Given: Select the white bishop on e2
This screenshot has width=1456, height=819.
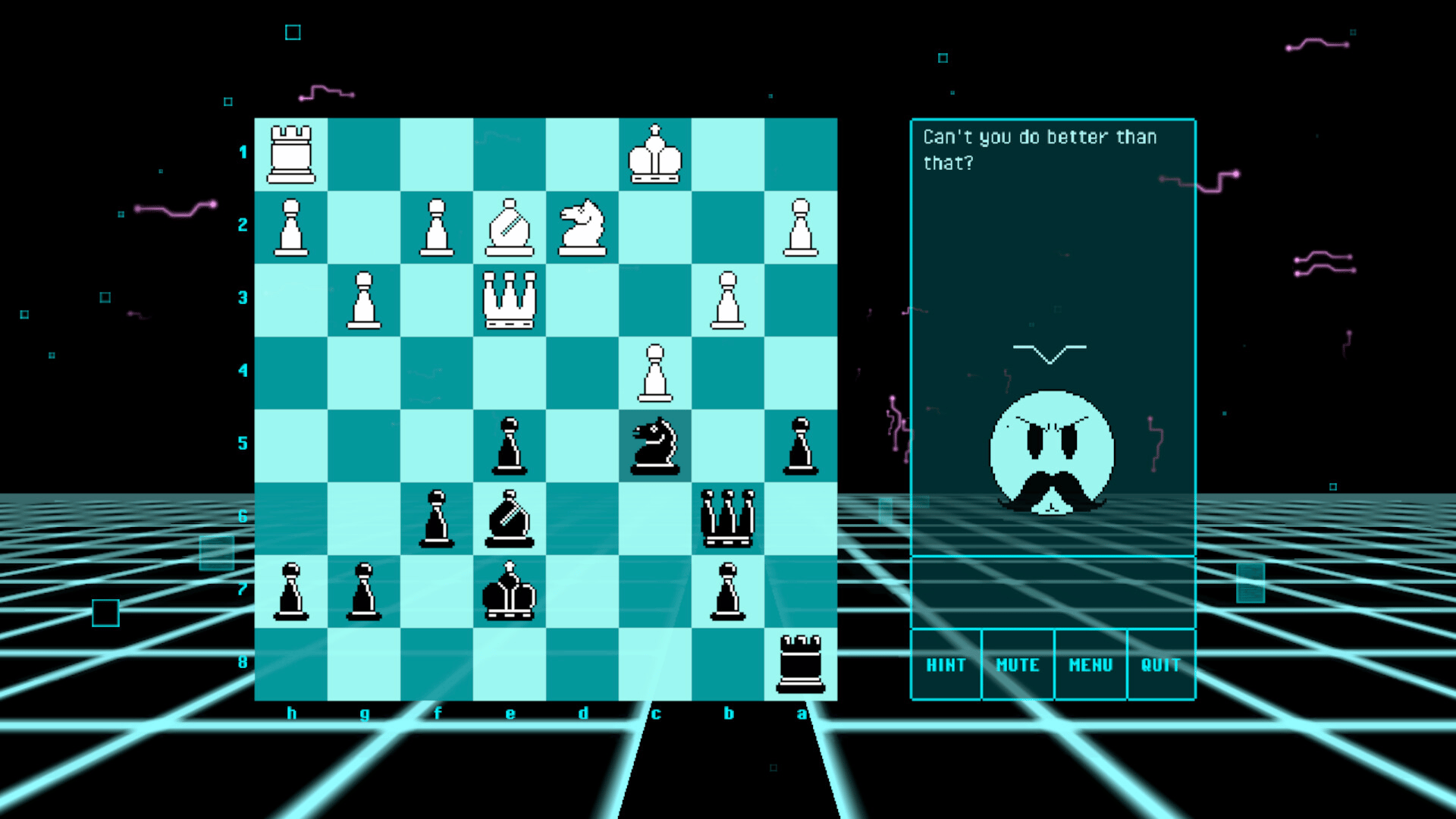Looking at the screenshot, I should pyautogui.click(x=510, y=227).
